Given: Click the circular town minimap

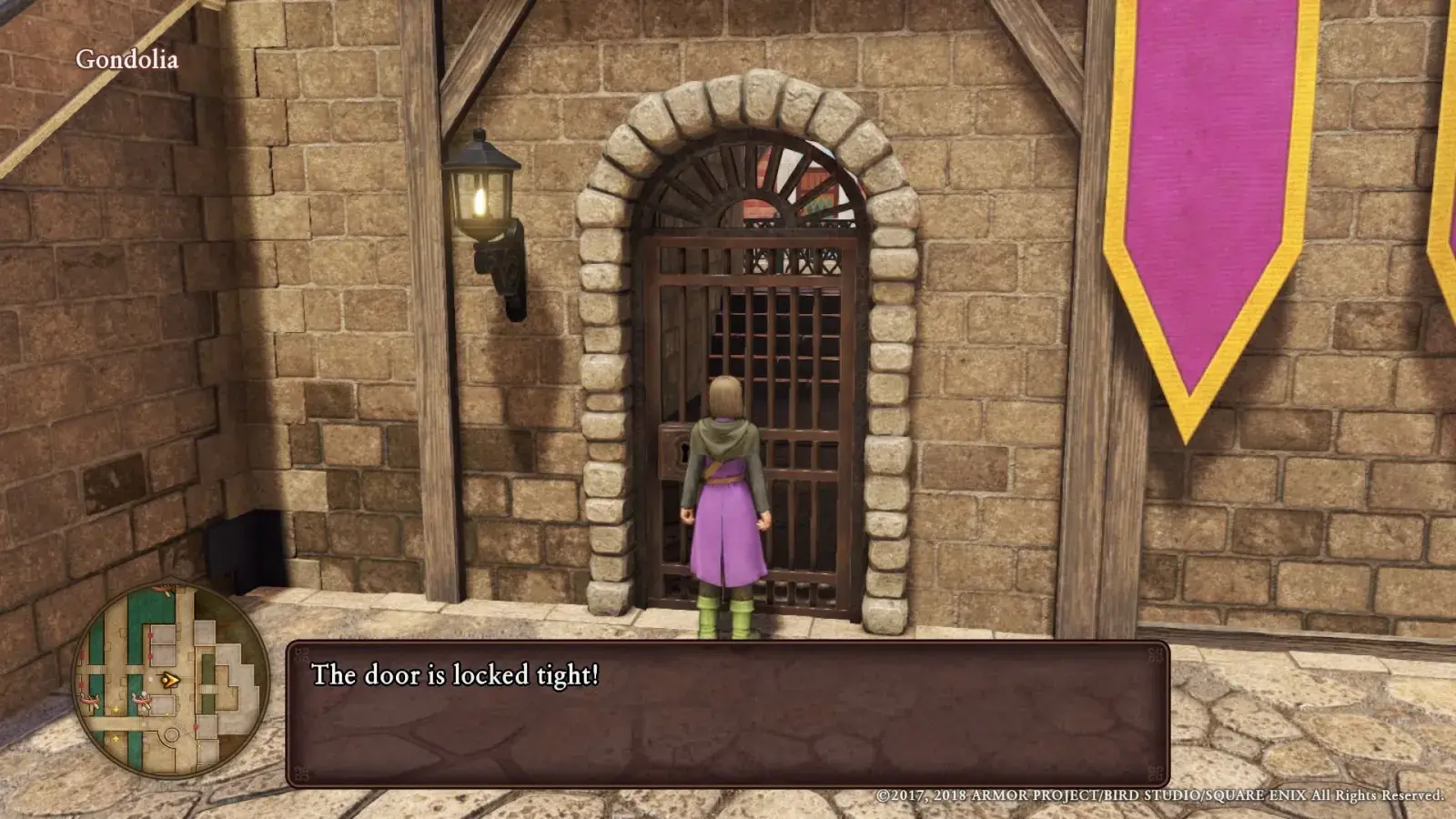Looking at the screenshot, I should pyautogui.click(x=170, y=681).
